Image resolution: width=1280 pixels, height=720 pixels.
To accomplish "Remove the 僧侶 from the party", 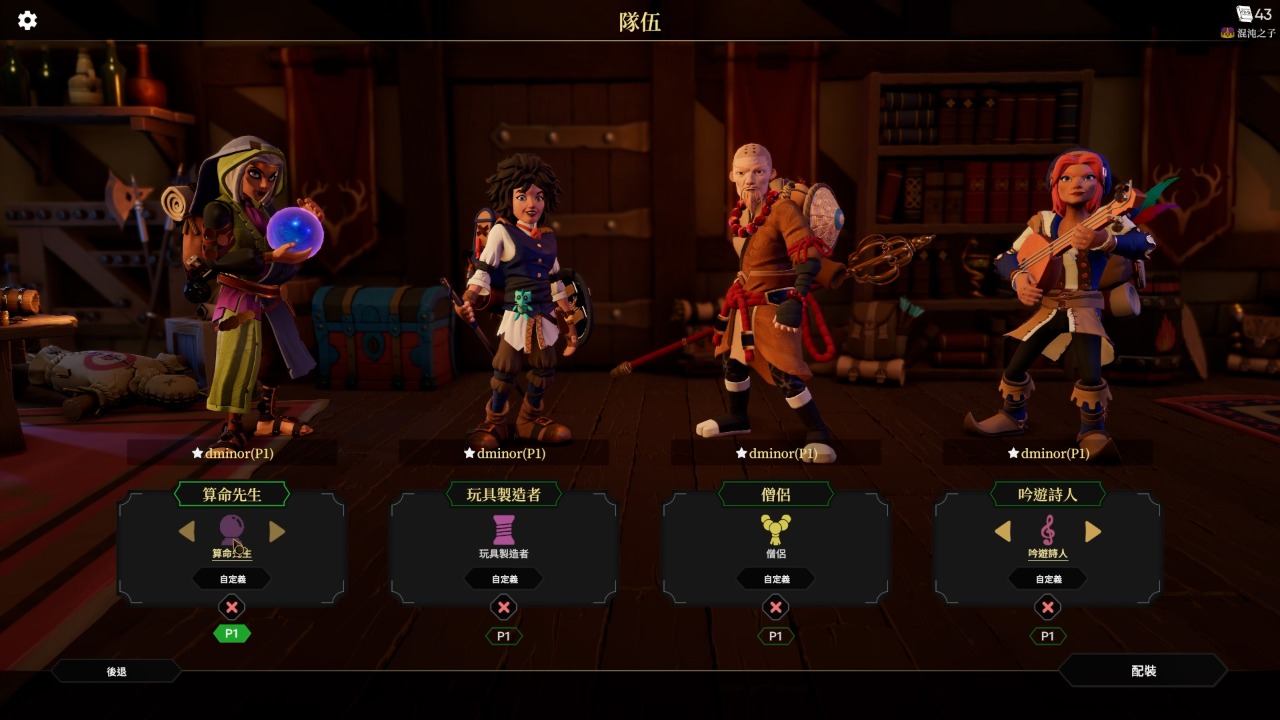I will click(776, 607).
